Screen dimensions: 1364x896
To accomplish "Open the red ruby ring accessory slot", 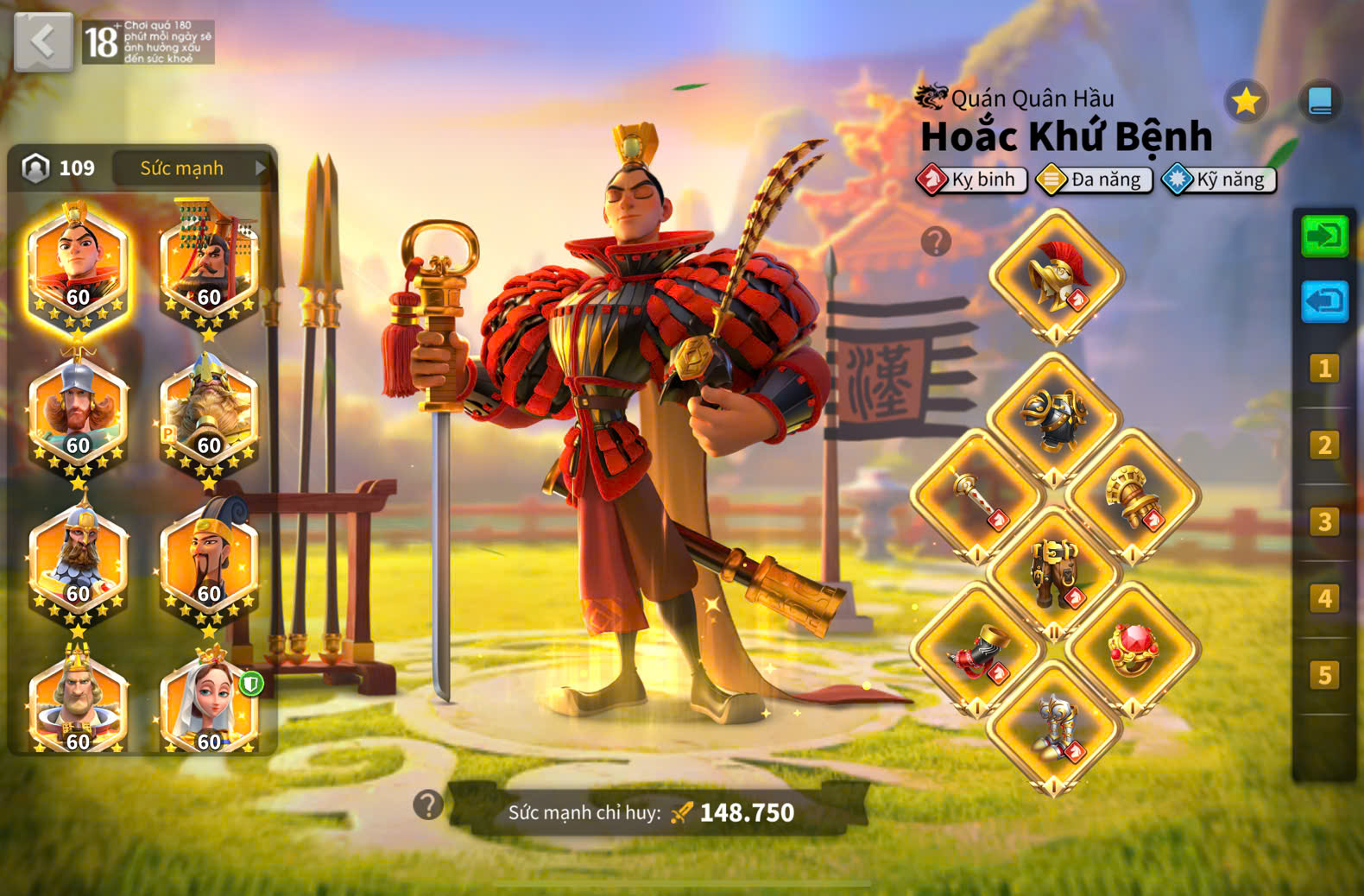I will point(1133,649).
